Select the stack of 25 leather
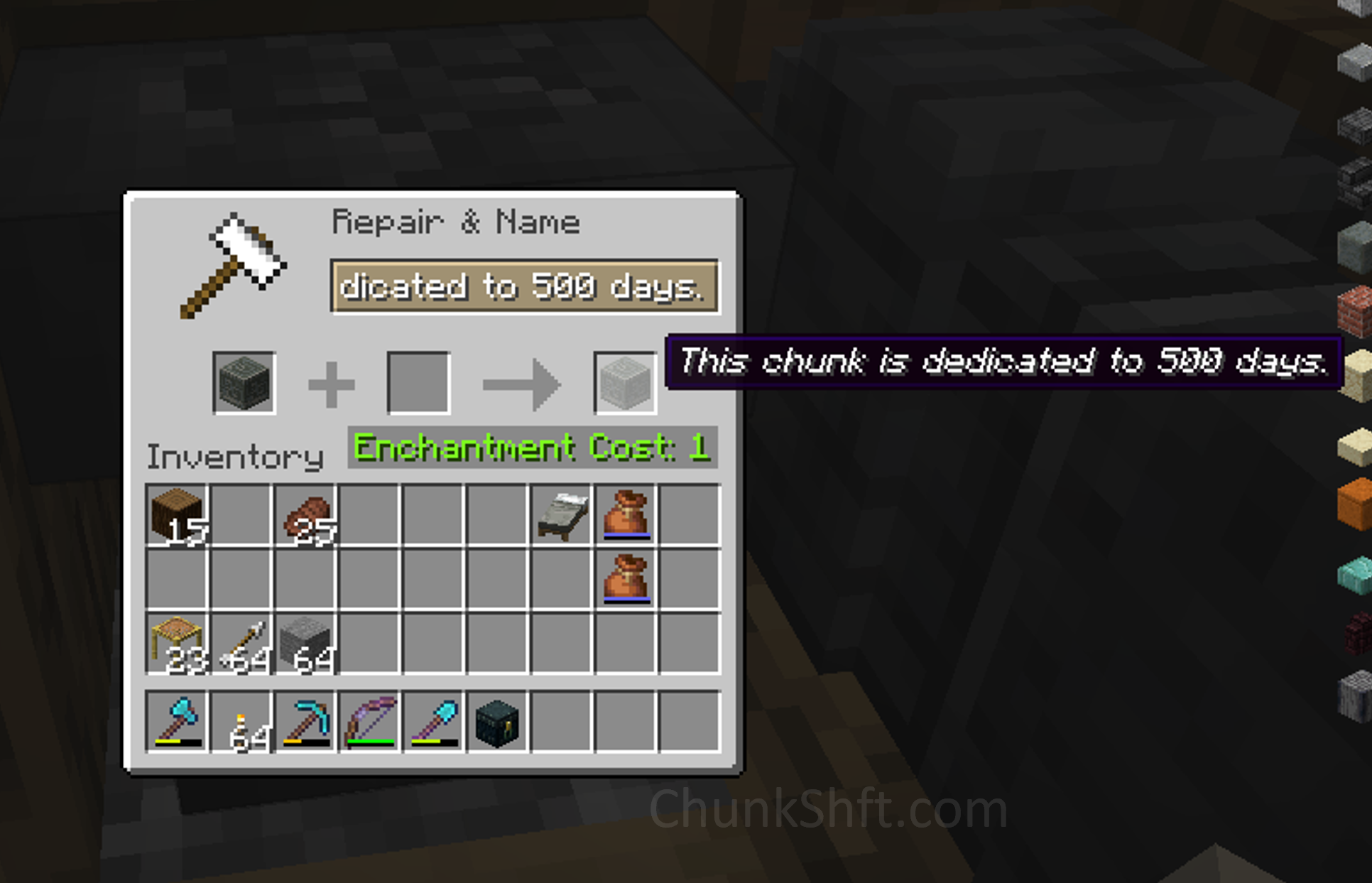 [305, 515]
